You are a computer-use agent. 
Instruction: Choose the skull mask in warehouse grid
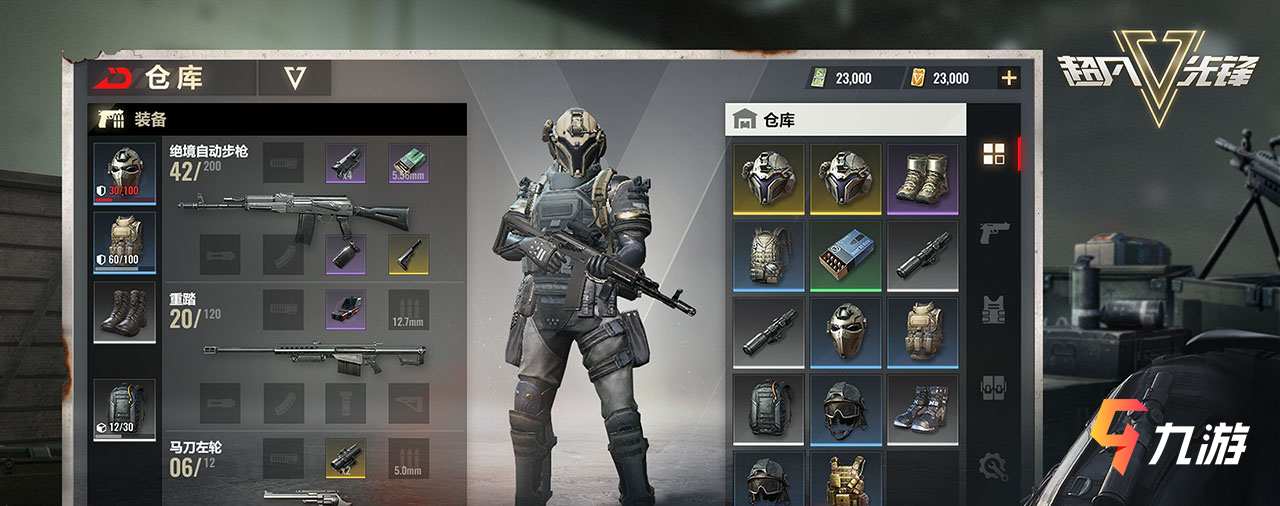click(845, 331)
